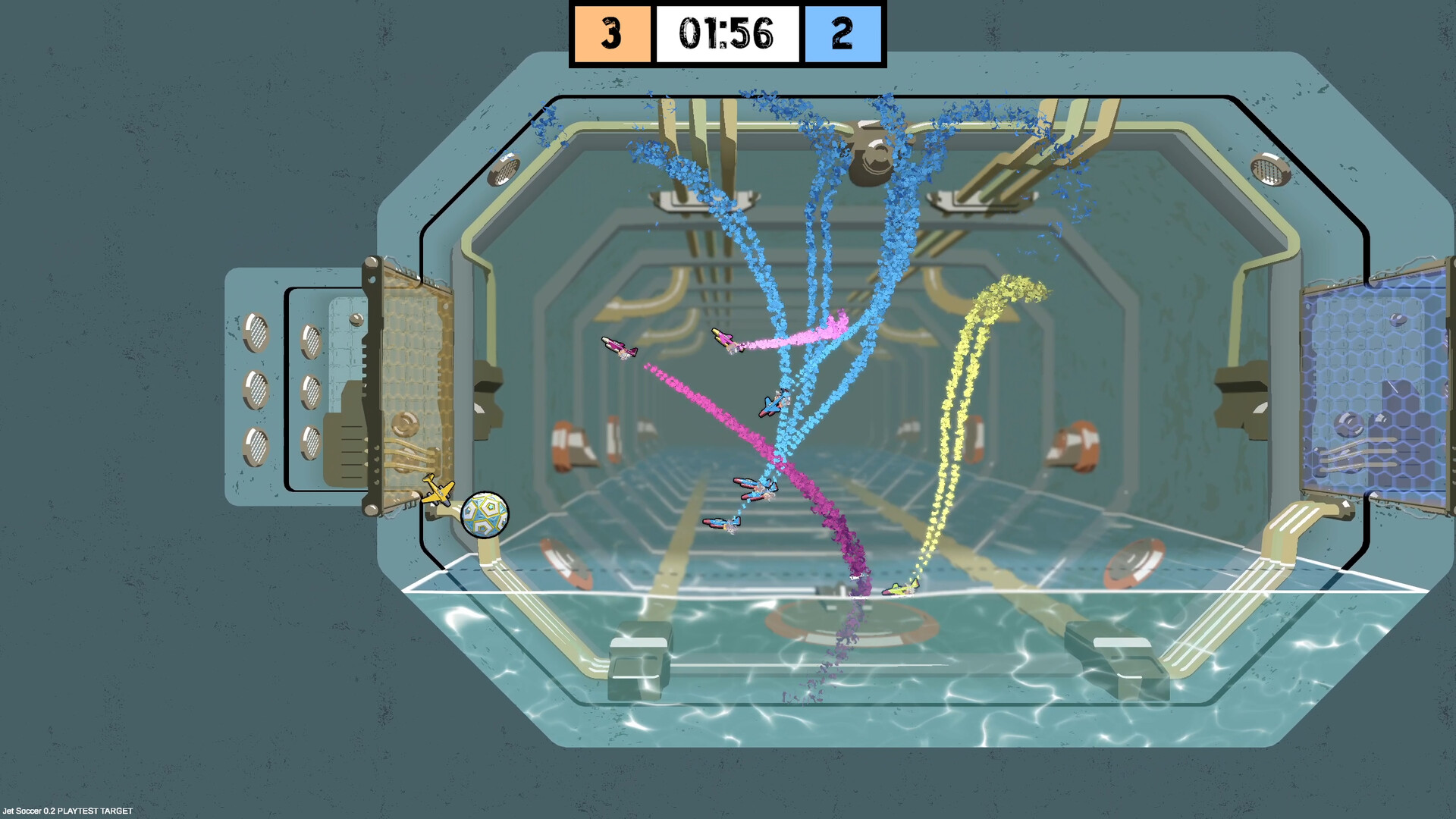The image size is (1456, 819).
Task: Click the match timer showing 01:56
Action: coord(728,33)
